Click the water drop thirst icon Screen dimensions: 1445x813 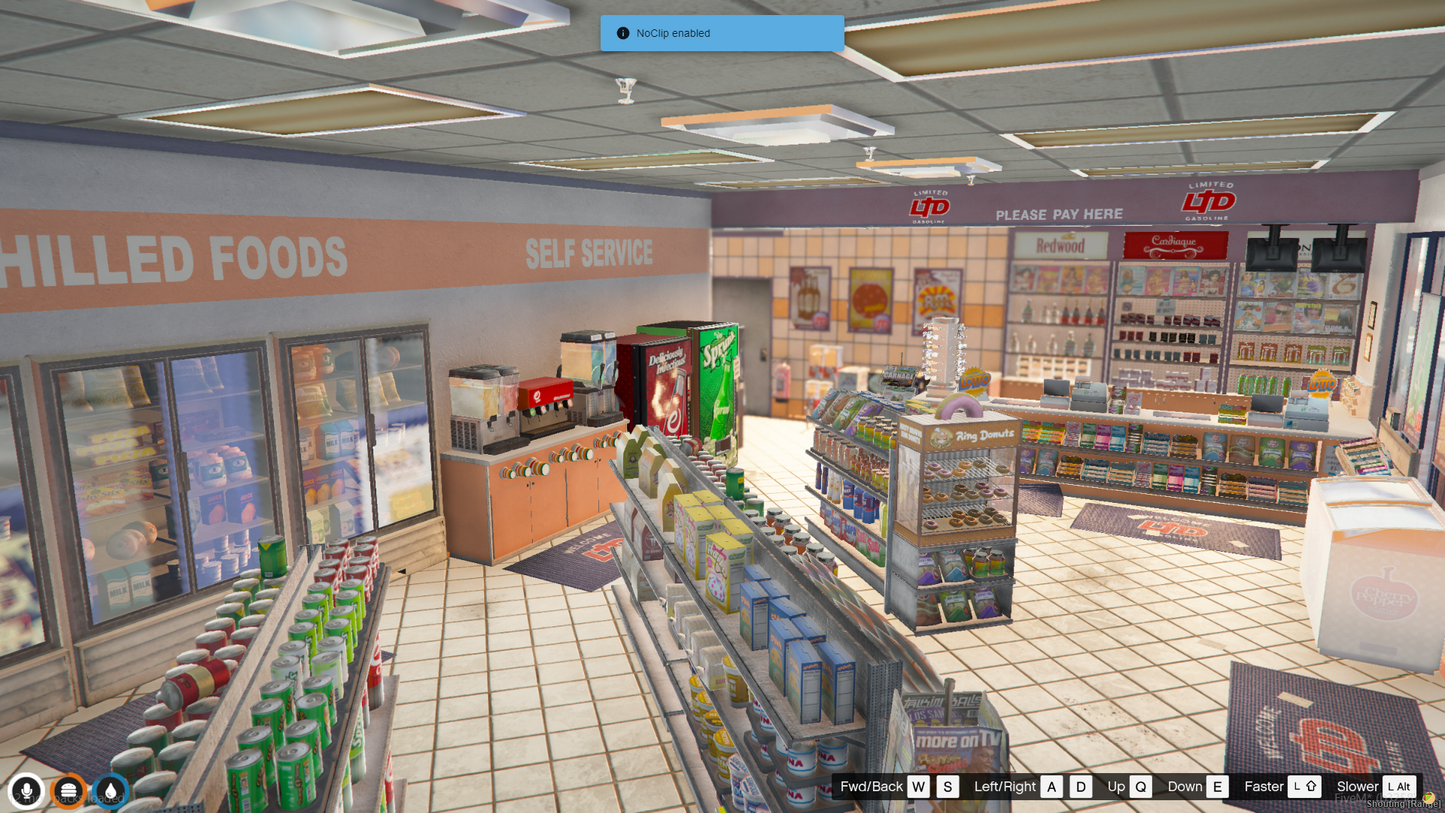pos(110,791)
